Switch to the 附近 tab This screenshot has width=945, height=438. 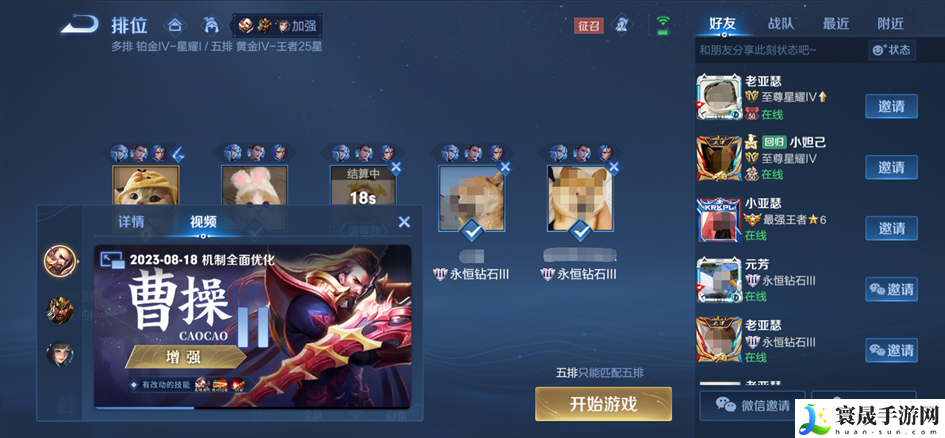coord(890,23)
